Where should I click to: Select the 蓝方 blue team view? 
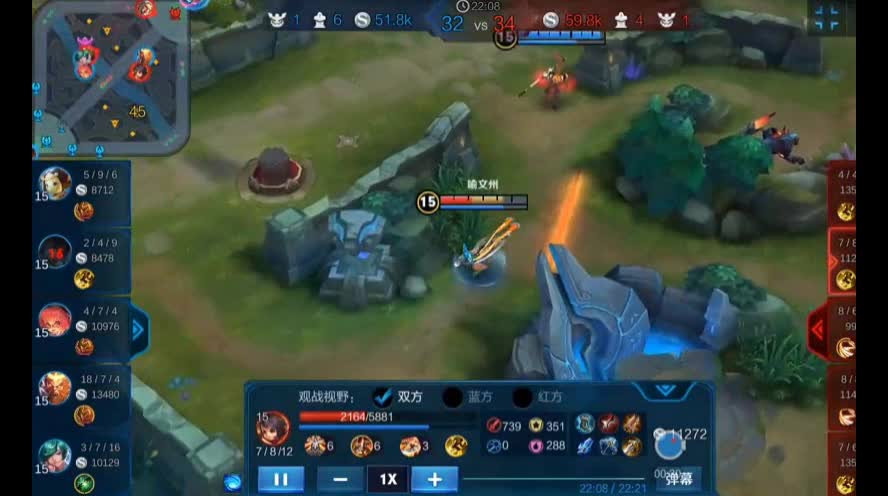point(453,397)
